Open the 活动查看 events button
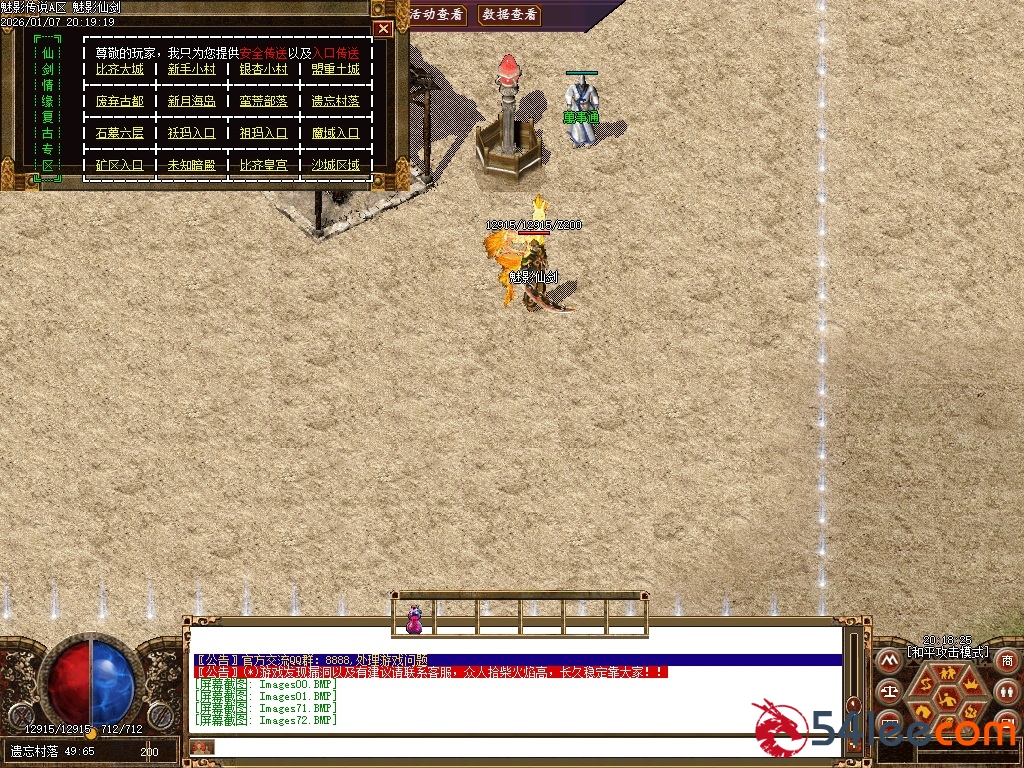The height and width of the screenshot is (768, 1024). (x=437, y=14)
